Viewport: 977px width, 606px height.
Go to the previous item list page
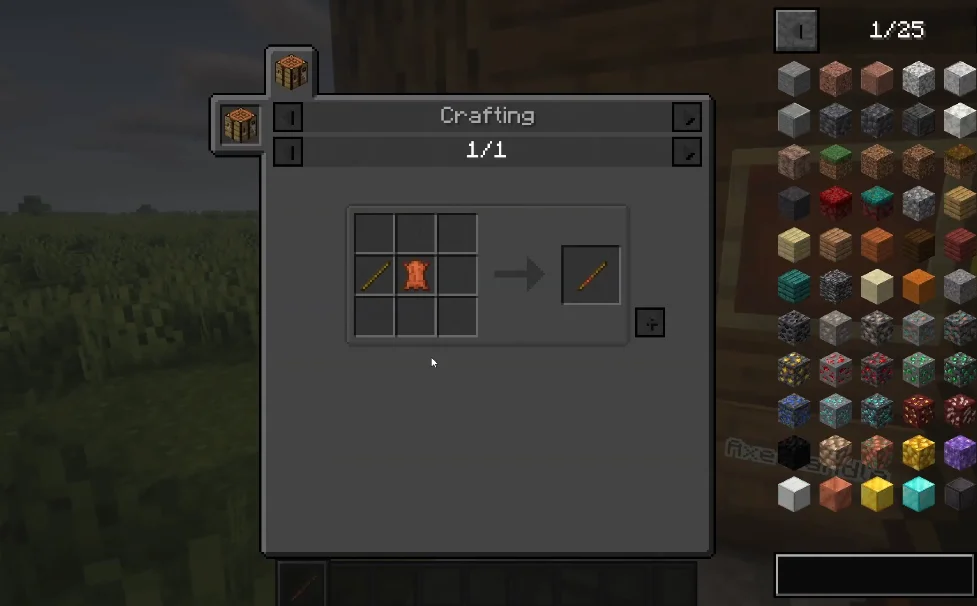[797, 31]
